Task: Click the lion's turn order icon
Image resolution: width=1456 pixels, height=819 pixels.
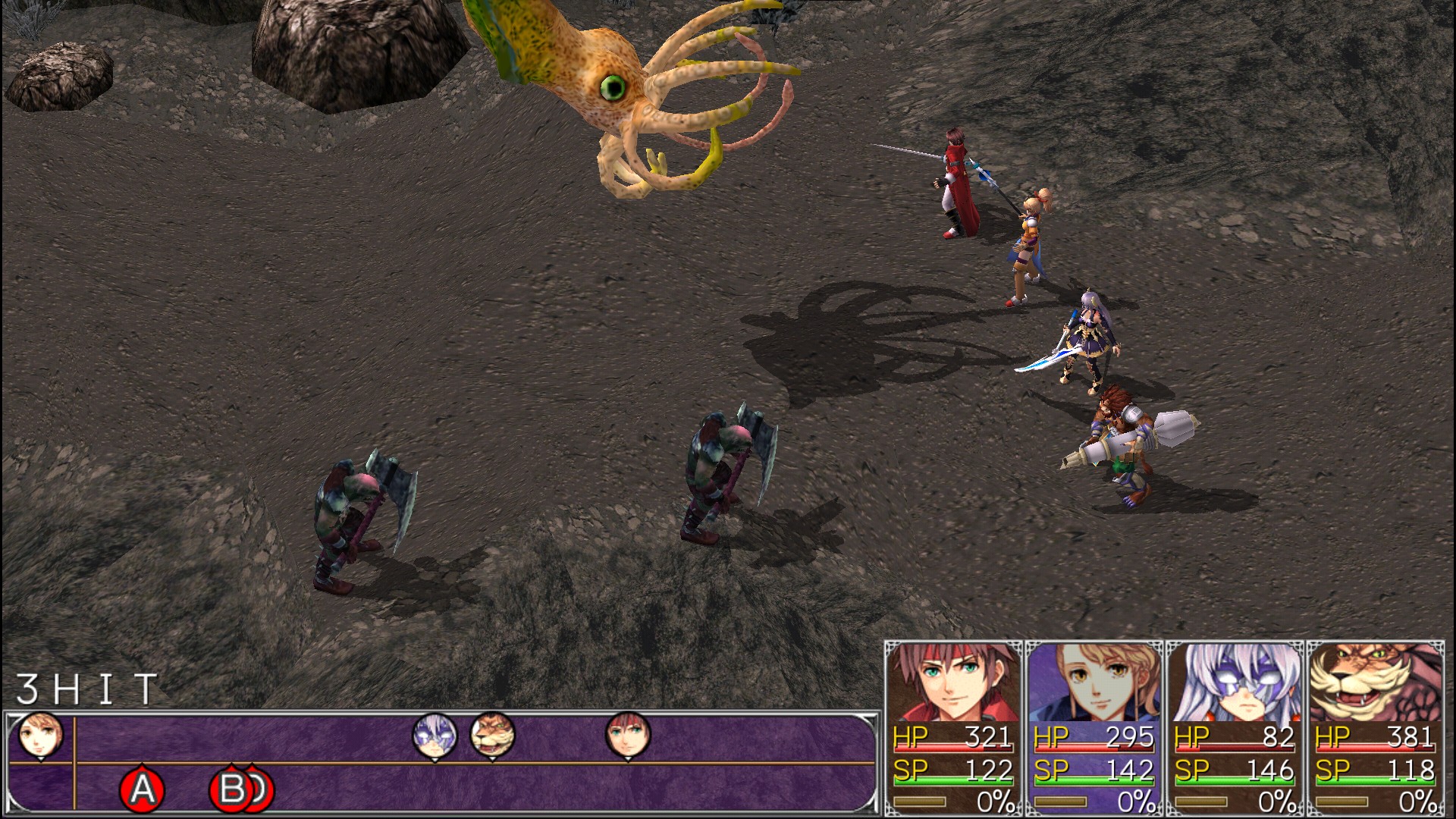Action: tap(492, 735)
